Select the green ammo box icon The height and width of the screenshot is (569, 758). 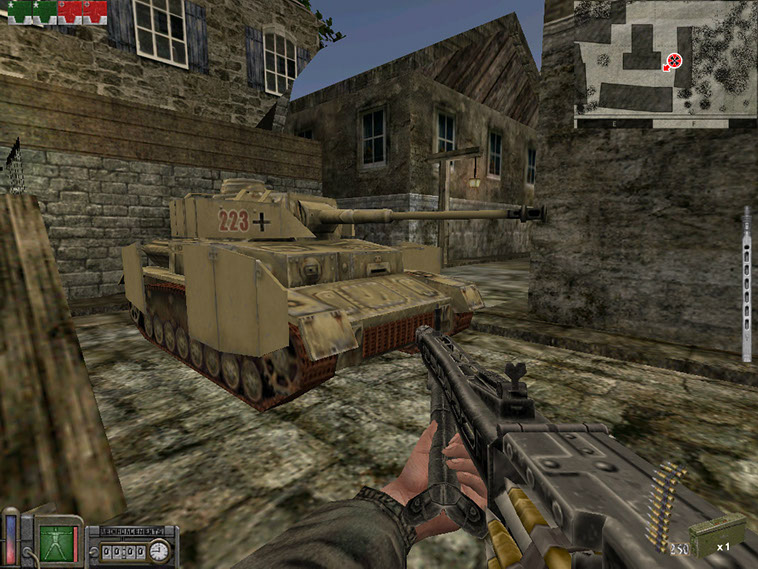tap(717, 533)
